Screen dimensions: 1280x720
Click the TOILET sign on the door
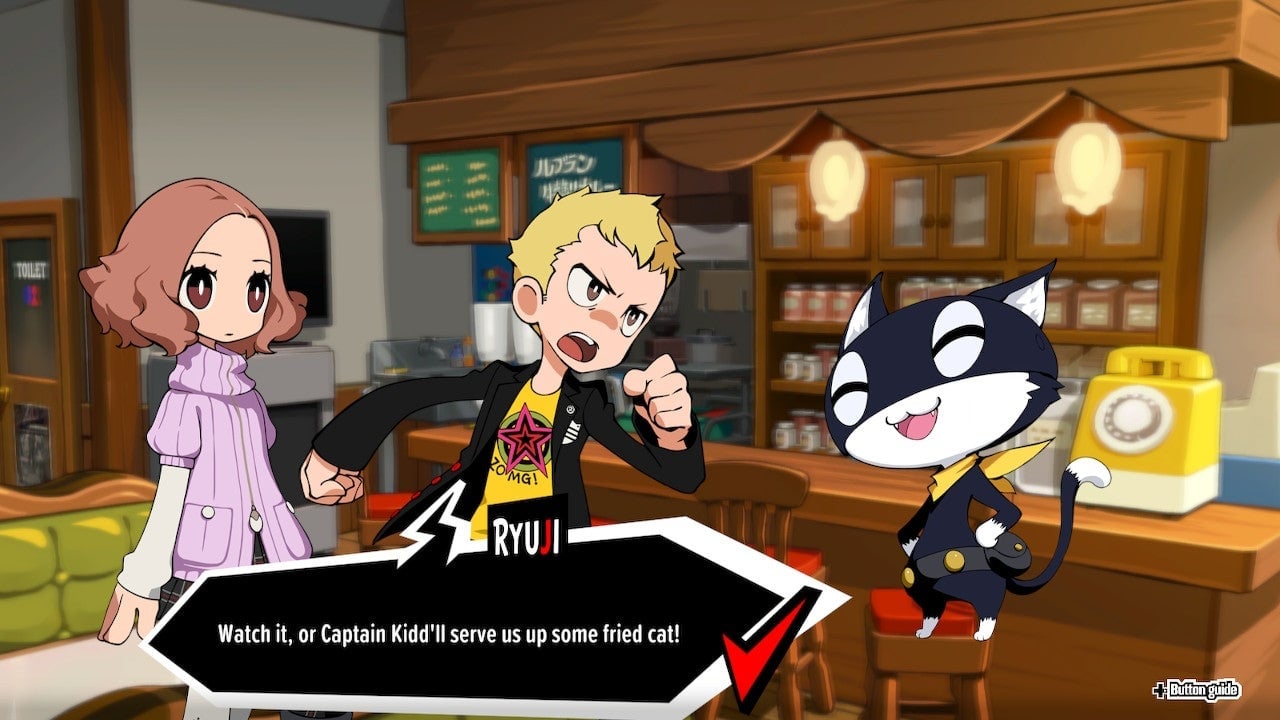[x=33, y=267]
